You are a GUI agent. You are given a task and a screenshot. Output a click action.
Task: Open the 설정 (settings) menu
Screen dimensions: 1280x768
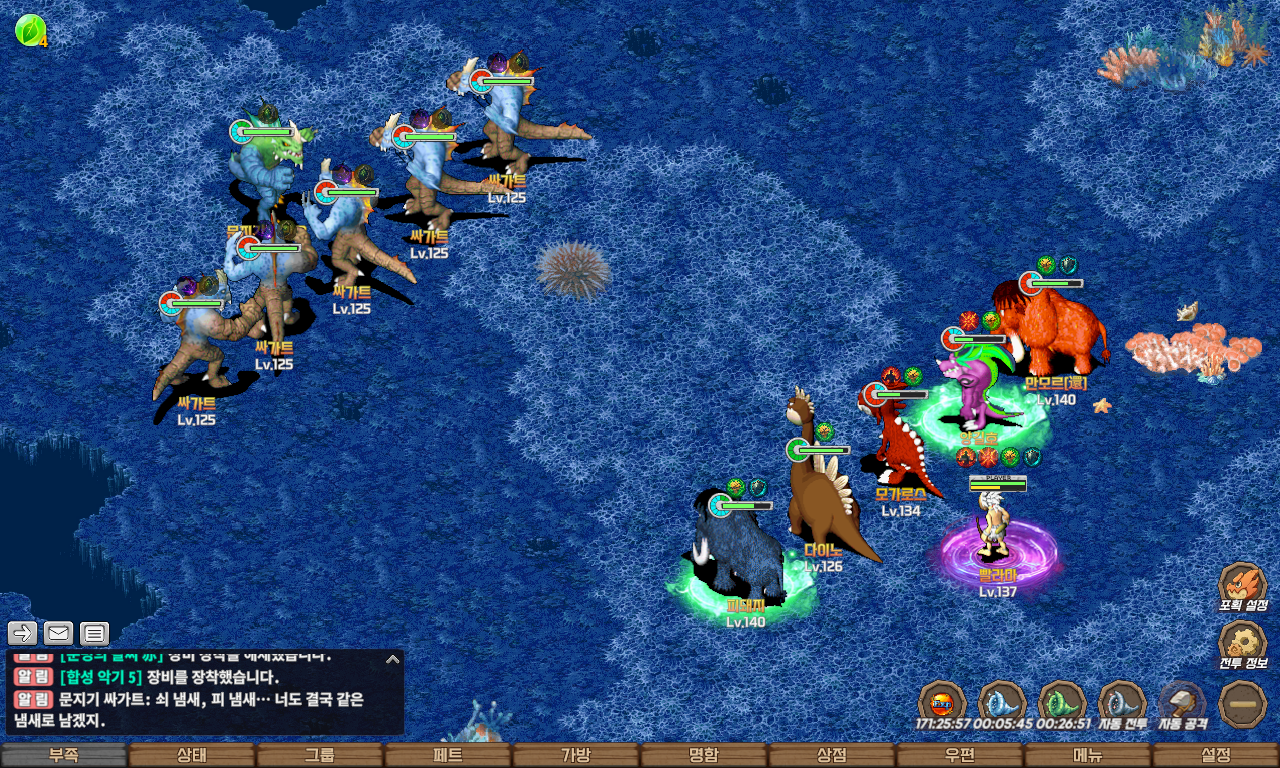pos(1216,756)
